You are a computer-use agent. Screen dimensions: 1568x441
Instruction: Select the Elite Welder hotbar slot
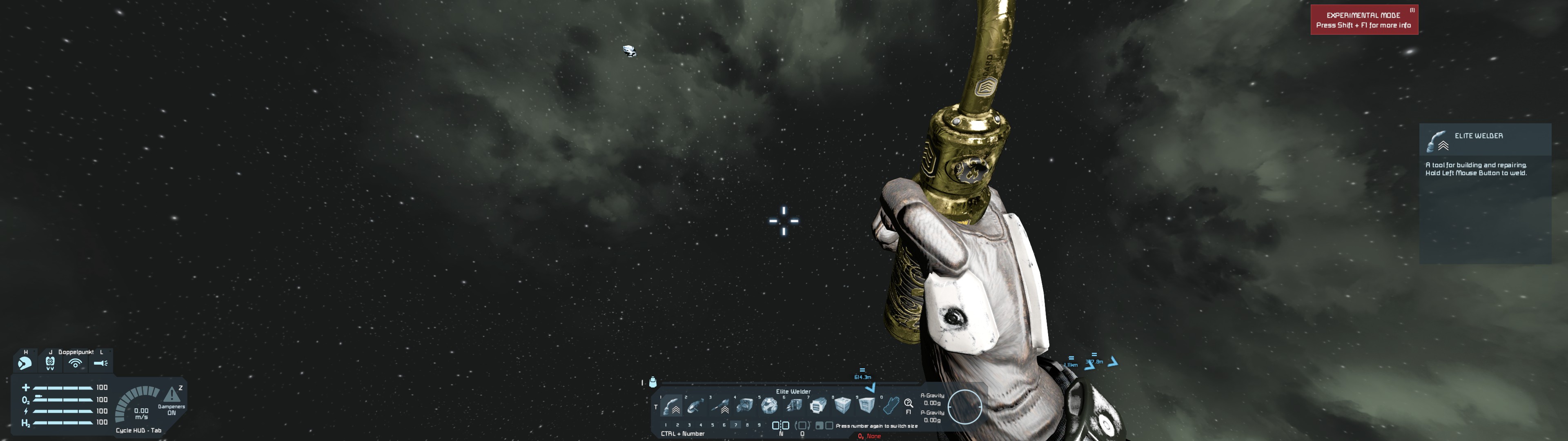pos(671,405)
